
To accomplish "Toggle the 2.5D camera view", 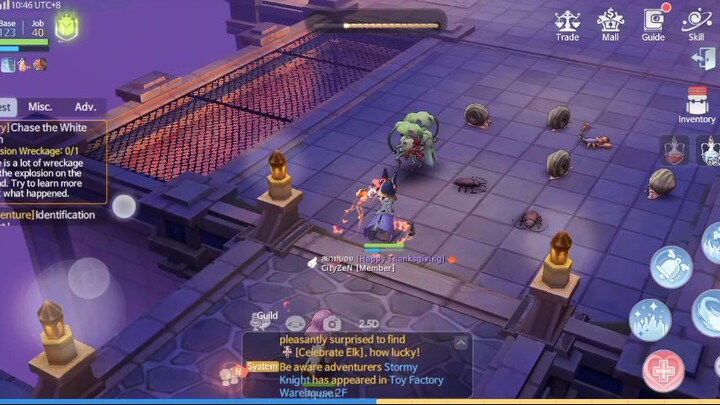I will click(368, 323).
